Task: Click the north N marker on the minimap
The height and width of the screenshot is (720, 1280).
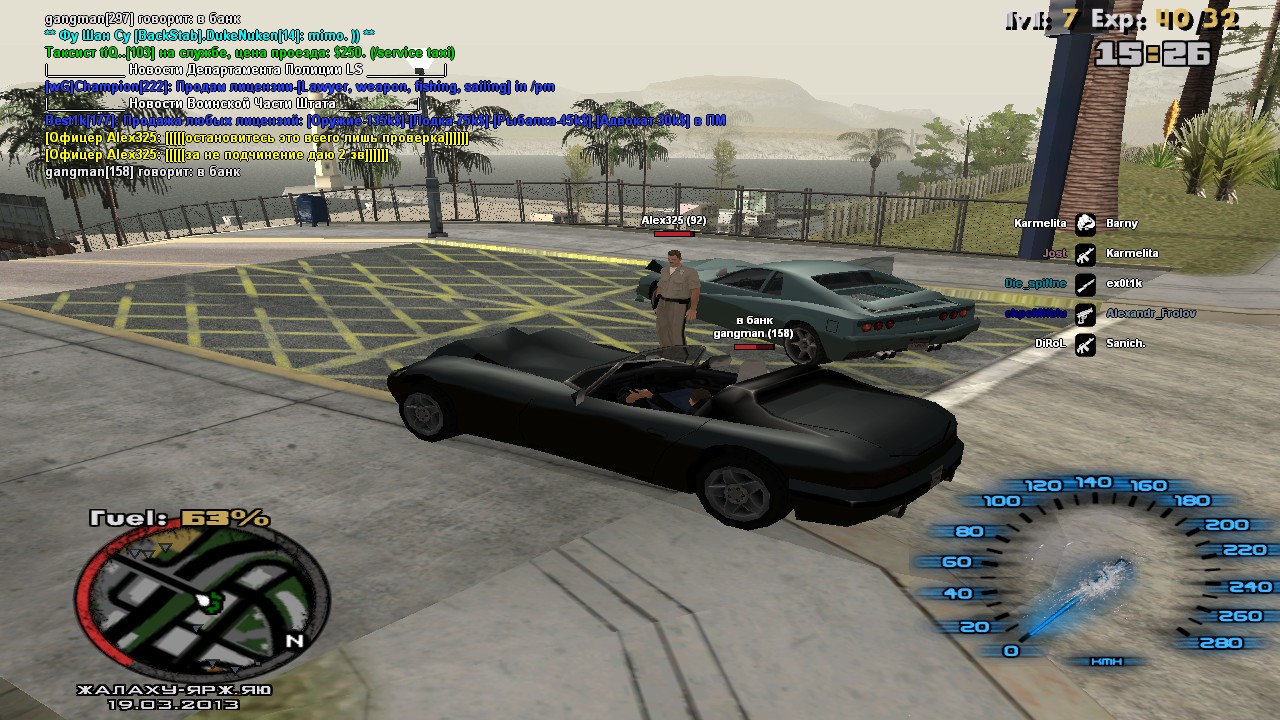Action: (x=294, y=641)
